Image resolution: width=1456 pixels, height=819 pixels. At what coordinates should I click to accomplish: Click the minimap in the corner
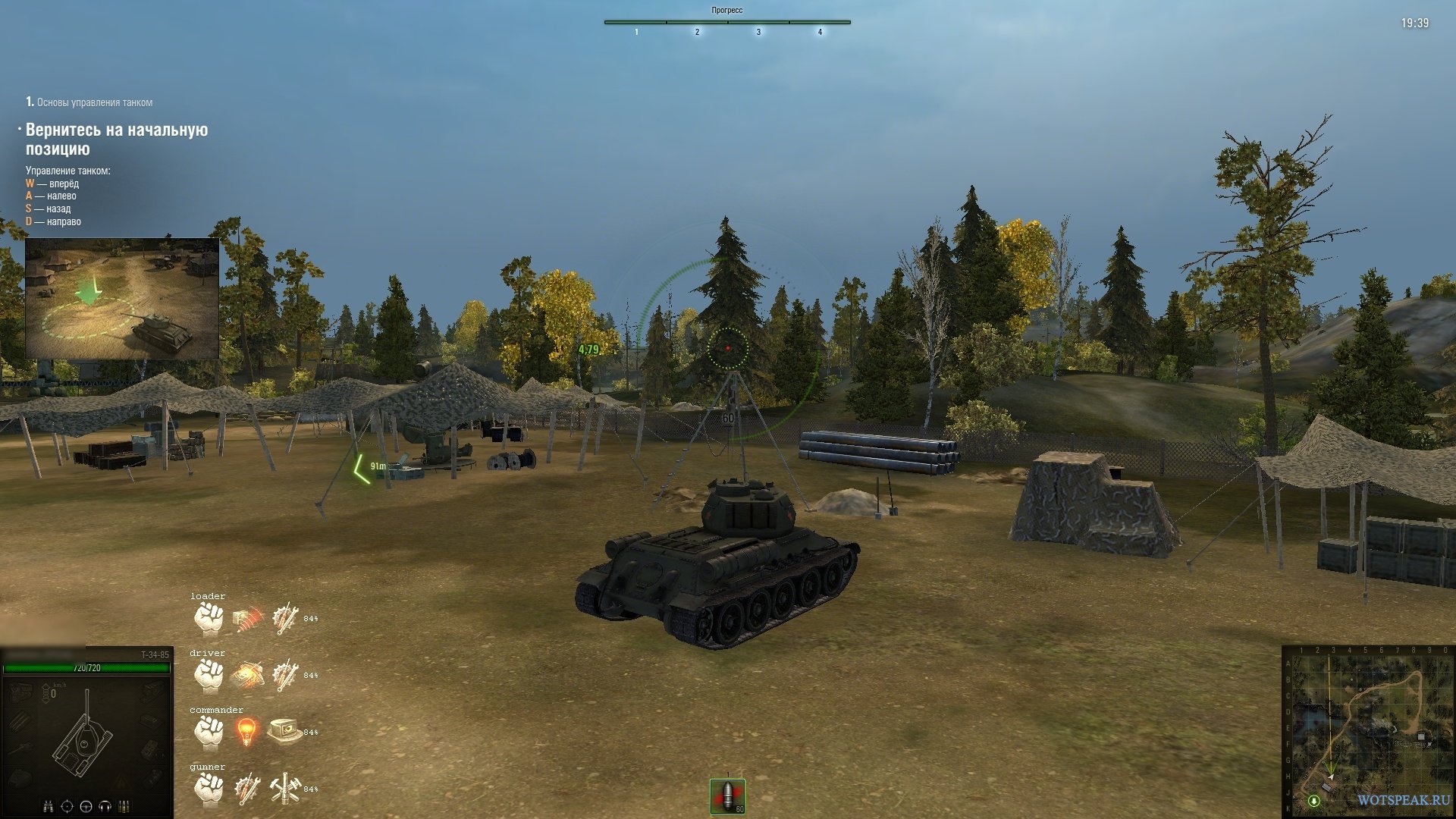point(1367,731)
